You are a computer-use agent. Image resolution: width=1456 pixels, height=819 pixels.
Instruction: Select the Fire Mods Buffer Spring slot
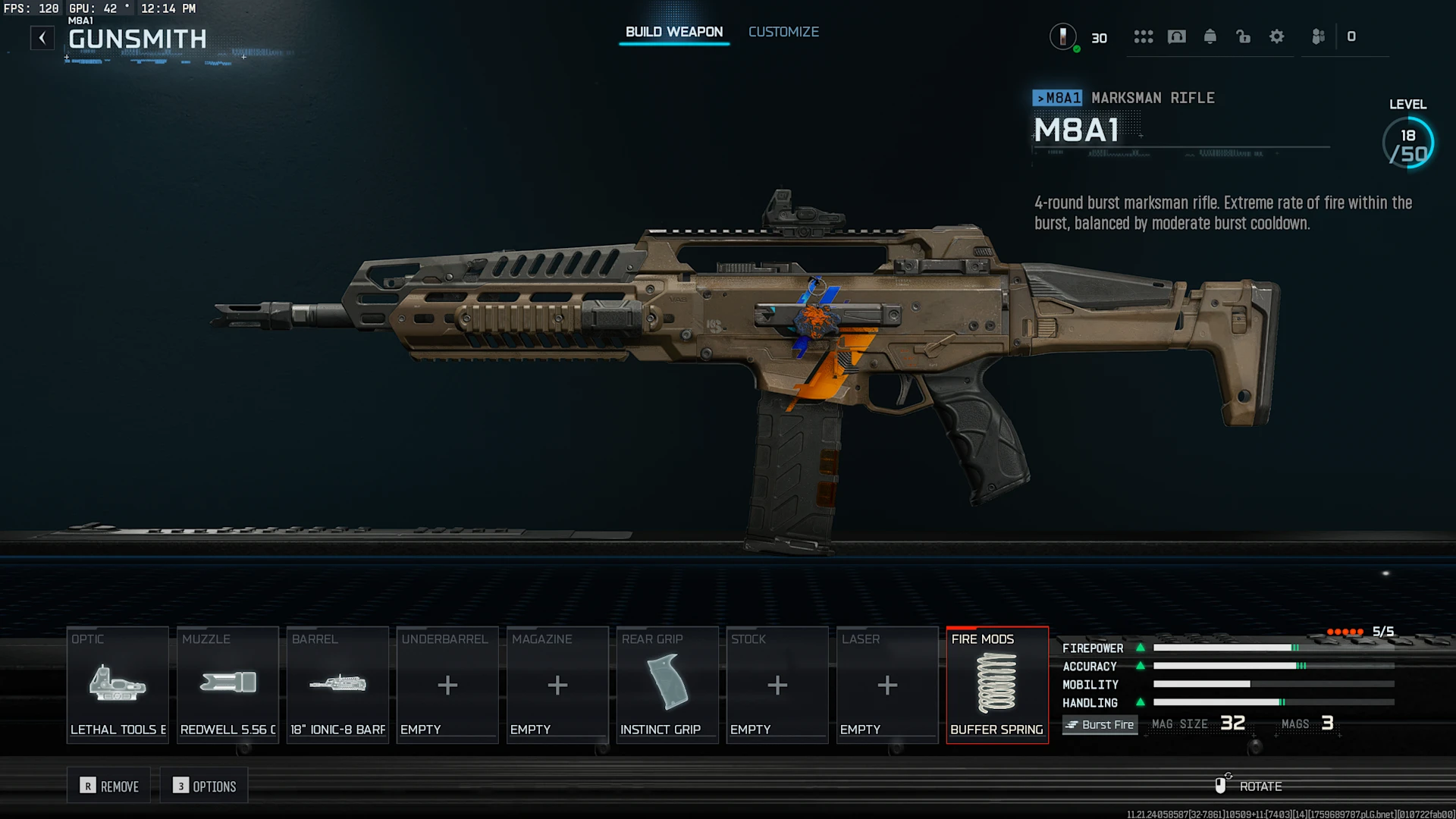pyautogui.click(x=997, y=685)
